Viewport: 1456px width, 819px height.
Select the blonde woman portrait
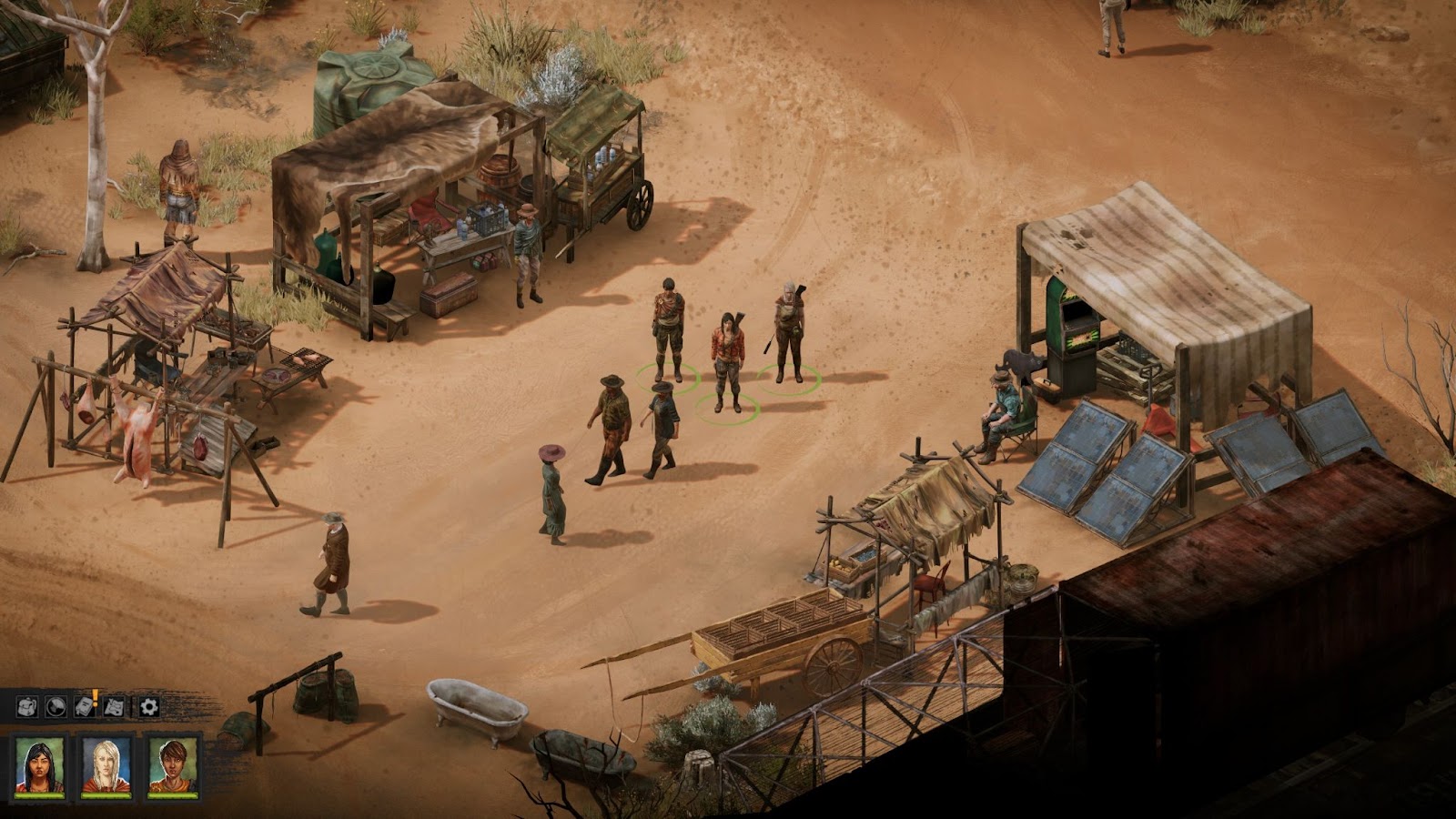coord(106,765)
